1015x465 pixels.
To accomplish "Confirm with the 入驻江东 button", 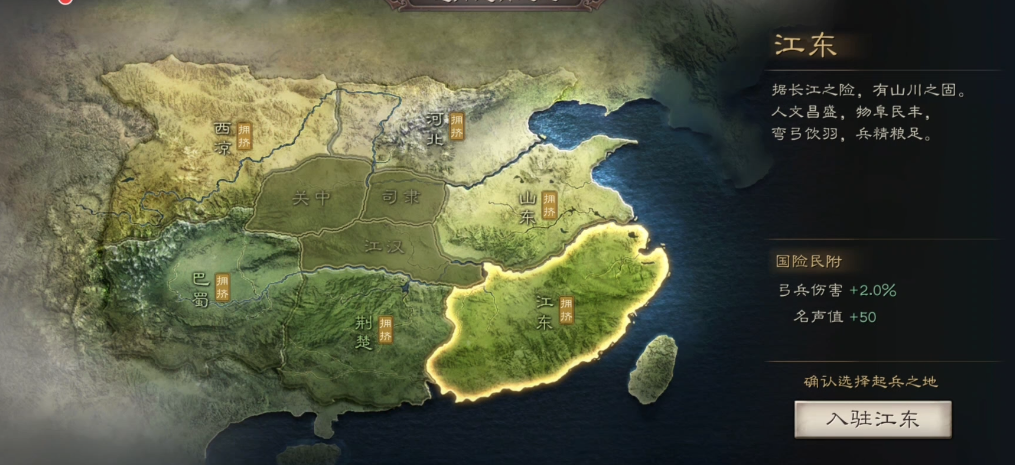I will [x=872, y=419].
